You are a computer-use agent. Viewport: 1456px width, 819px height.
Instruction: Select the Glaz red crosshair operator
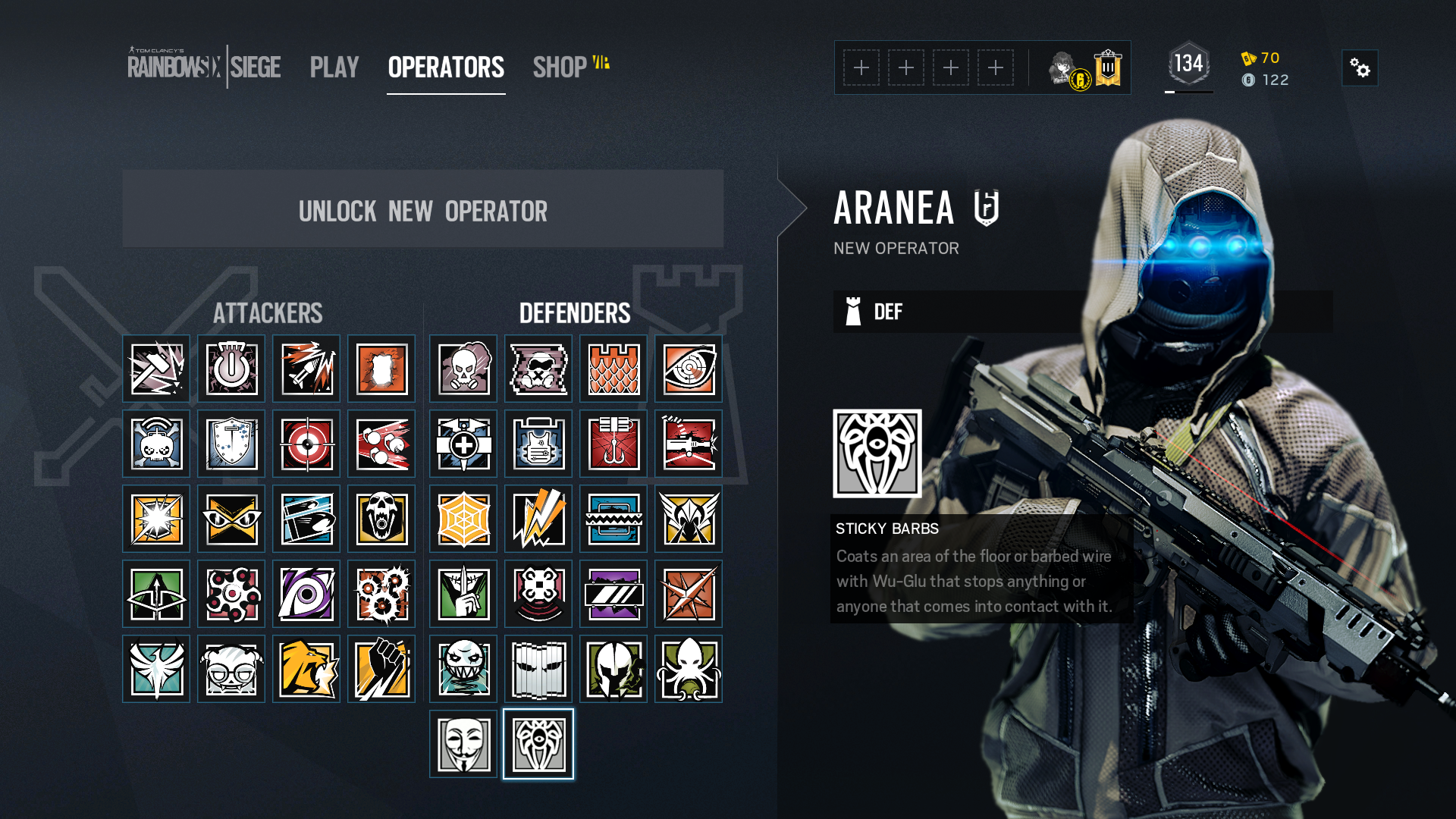pos(306,444)
